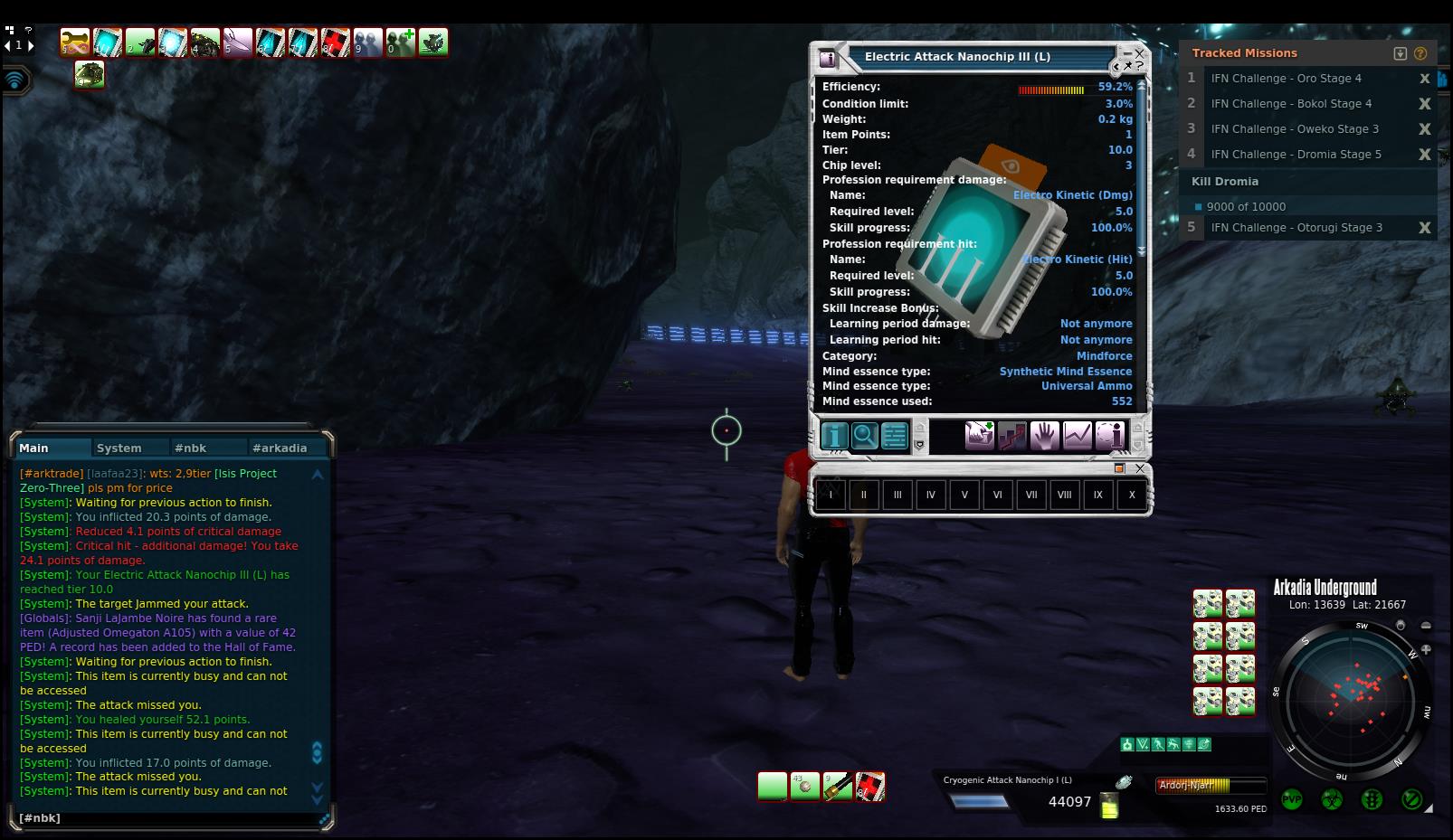Expand IFN Challenge - Otorugi Stage 3 mission
The image size is (1453, 840).
coord(1296,228)
